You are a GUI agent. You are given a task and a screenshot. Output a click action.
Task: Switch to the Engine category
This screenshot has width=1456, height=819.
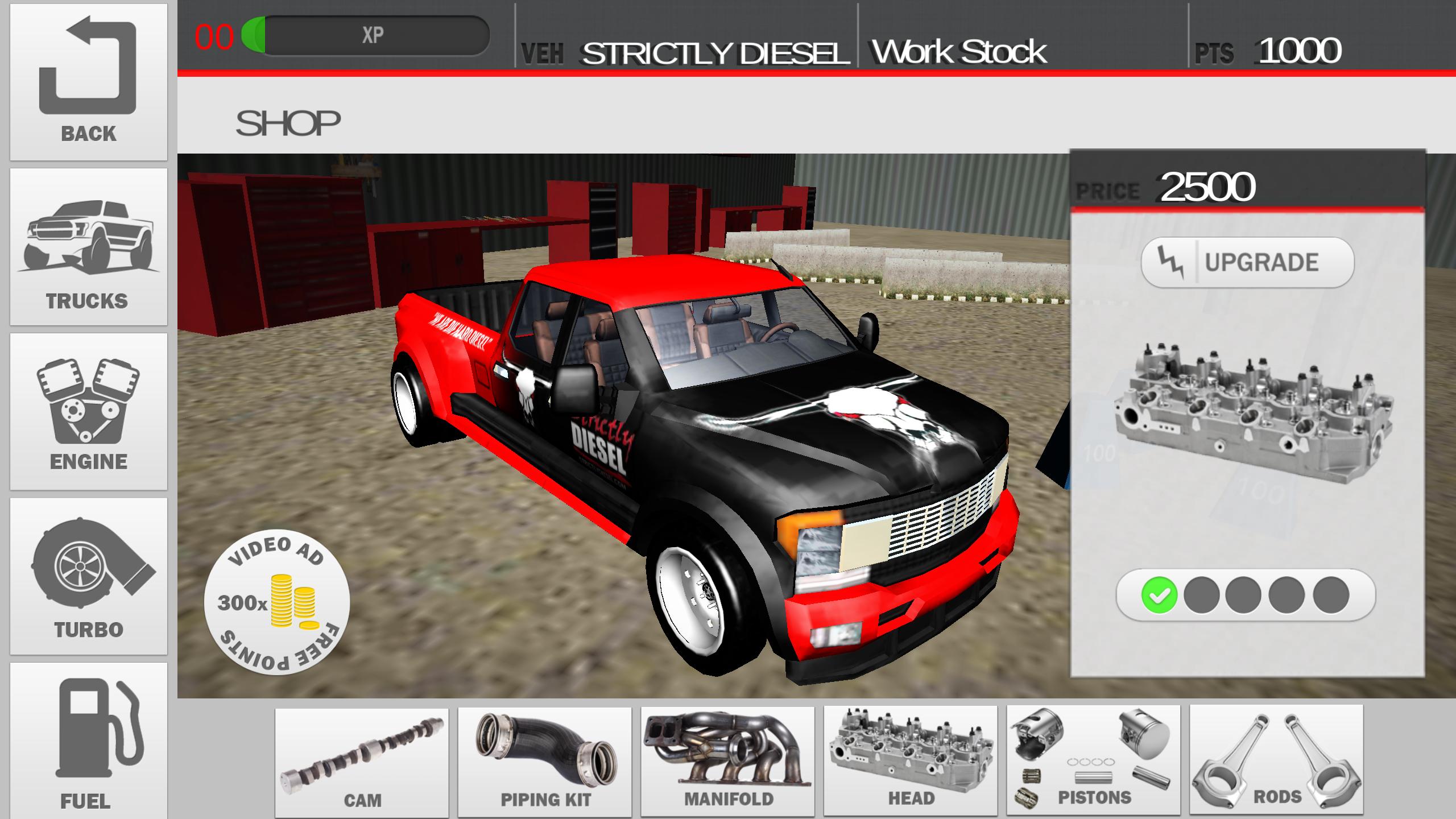(89, 412)
